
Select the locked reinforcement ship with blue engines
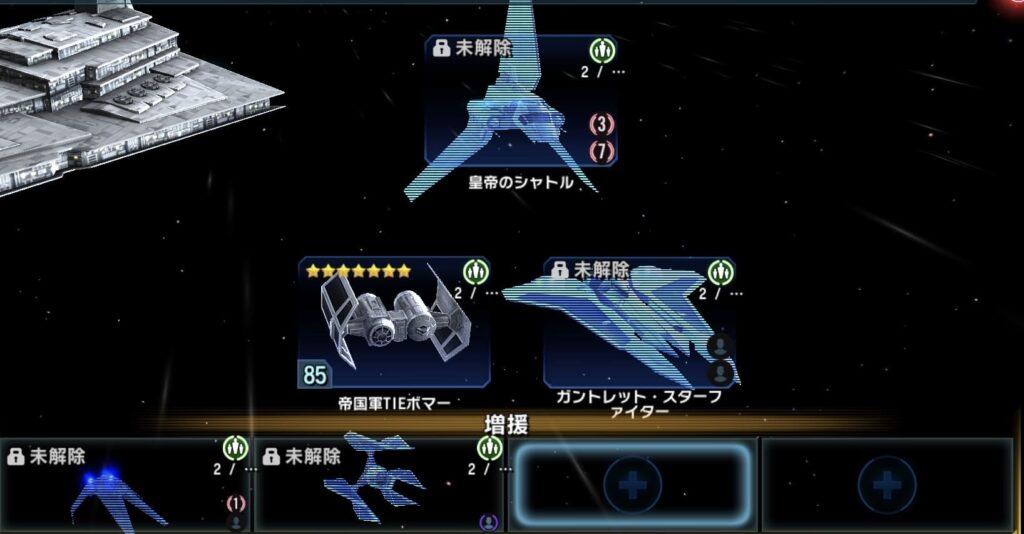point(124,486)
